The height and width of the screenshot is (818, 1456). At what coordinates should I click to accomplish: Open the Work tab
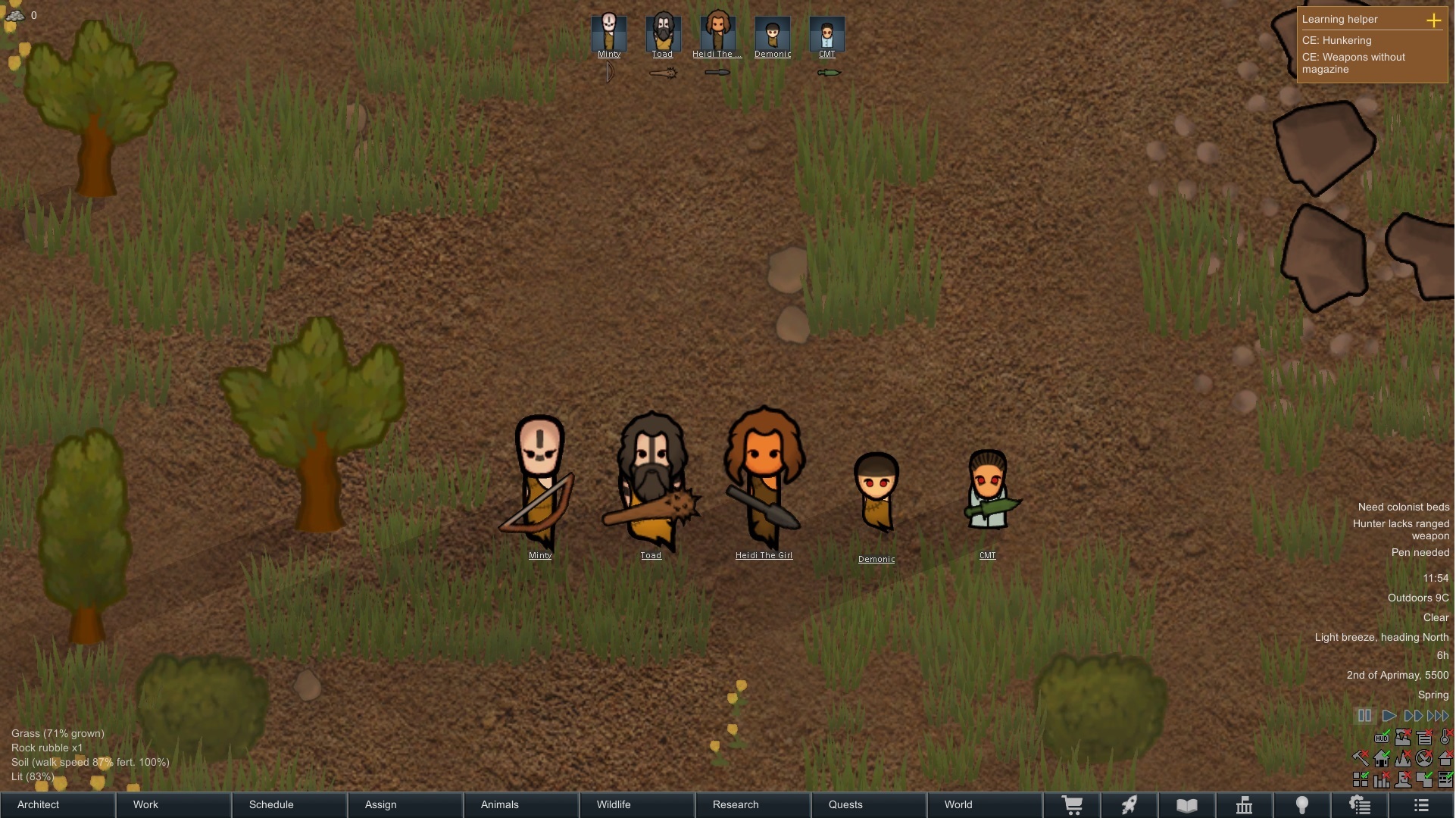pos(145,804)
